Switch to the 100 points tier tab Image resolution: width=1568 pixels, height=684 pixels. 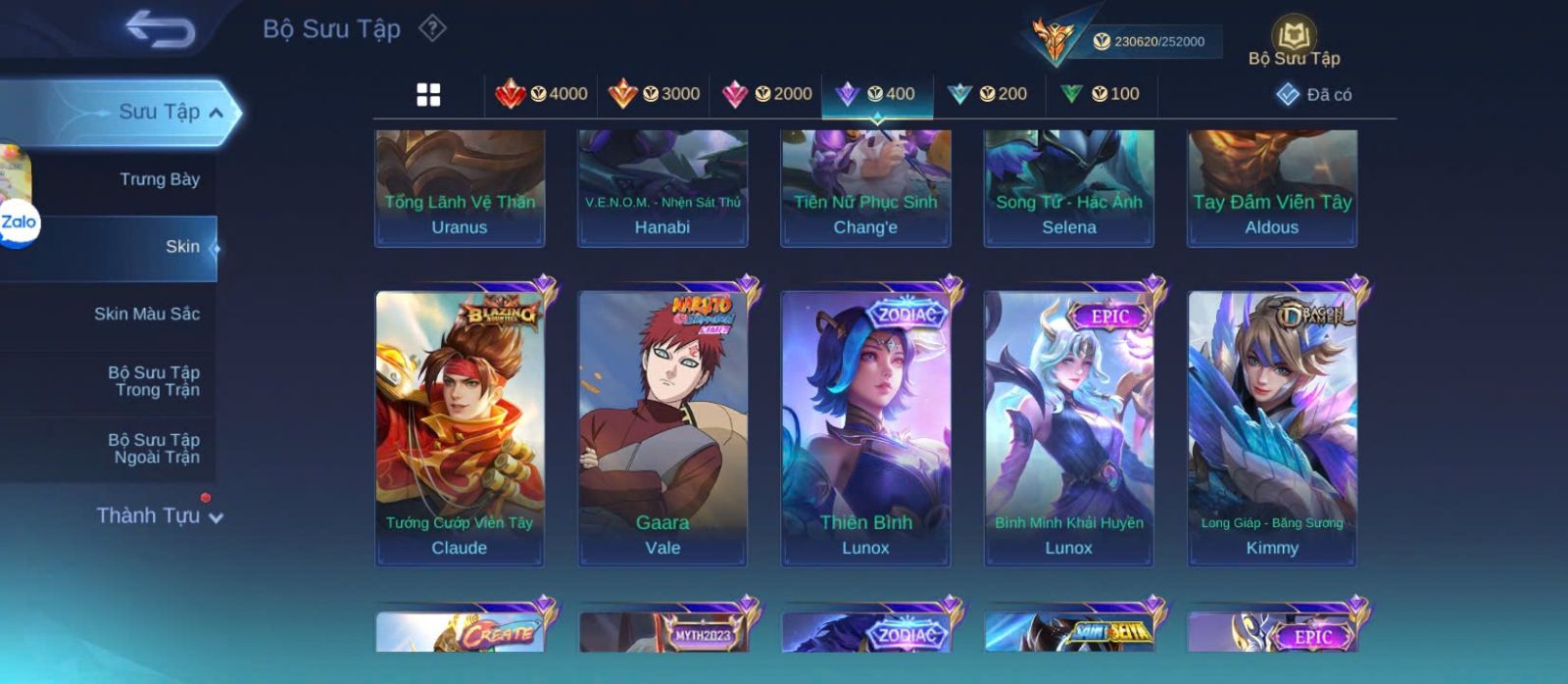(x=1100, y=94)
